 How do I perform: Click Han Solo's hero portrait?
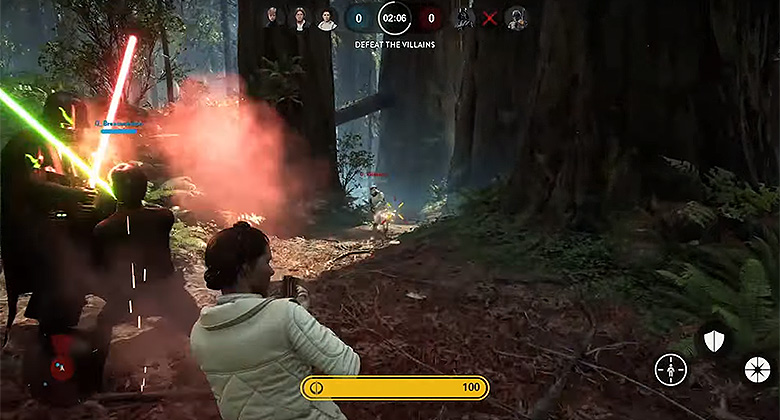[x=299, y=18]
